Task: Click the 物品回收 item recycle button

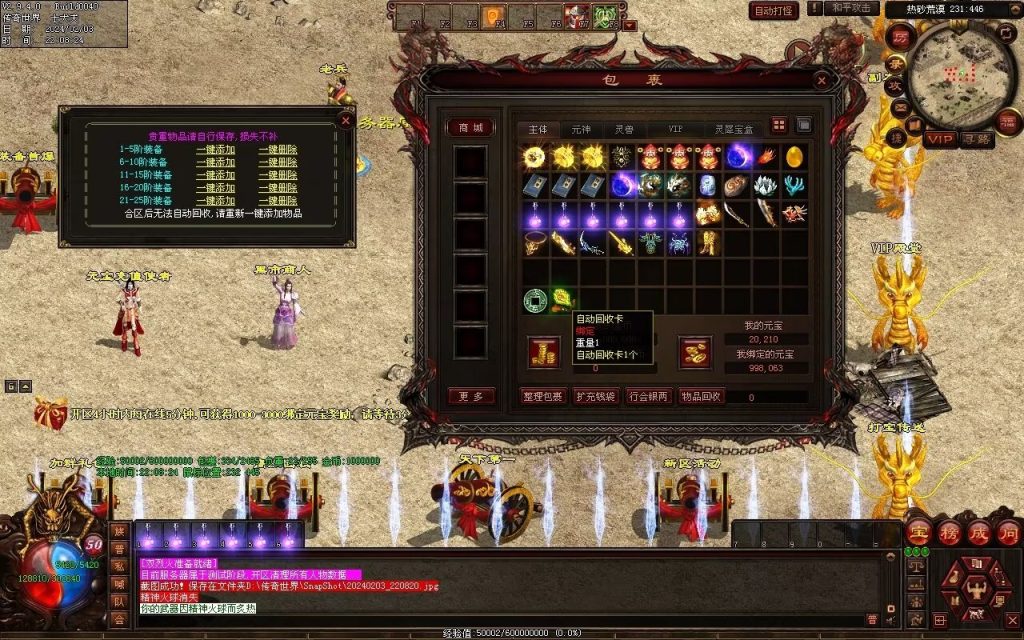Action: pos(701,396)
